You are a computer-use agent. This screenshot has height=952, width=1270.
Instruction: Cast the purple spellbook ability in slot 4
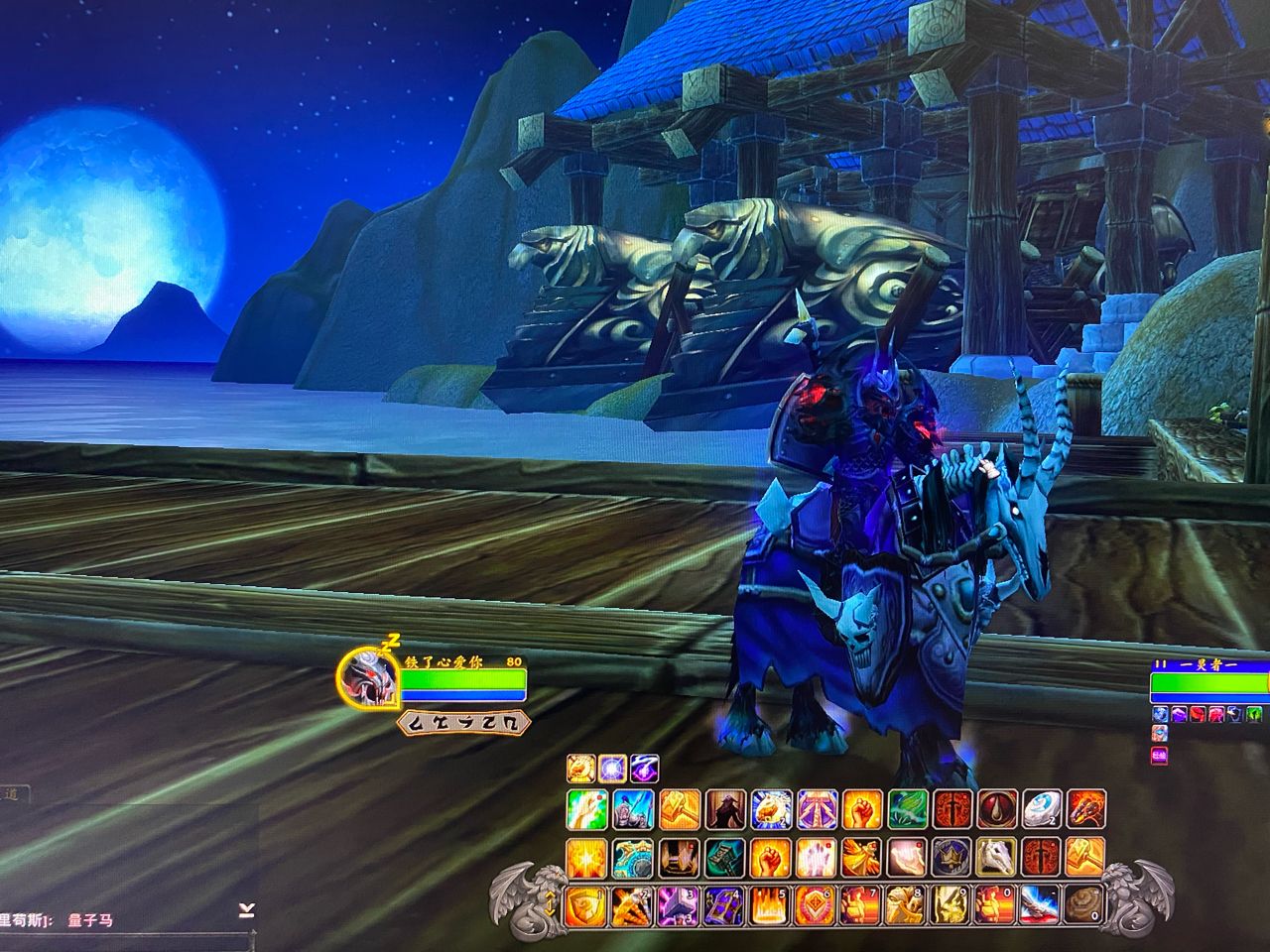coord(725,904)
